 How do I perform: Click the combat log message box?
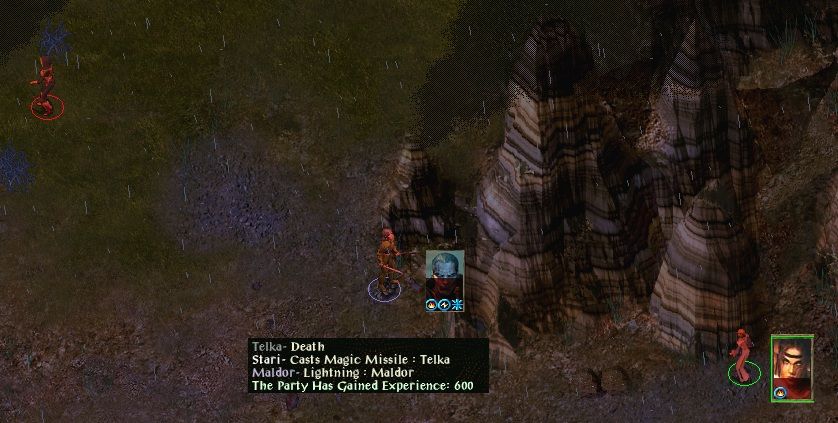coord(368,366)
